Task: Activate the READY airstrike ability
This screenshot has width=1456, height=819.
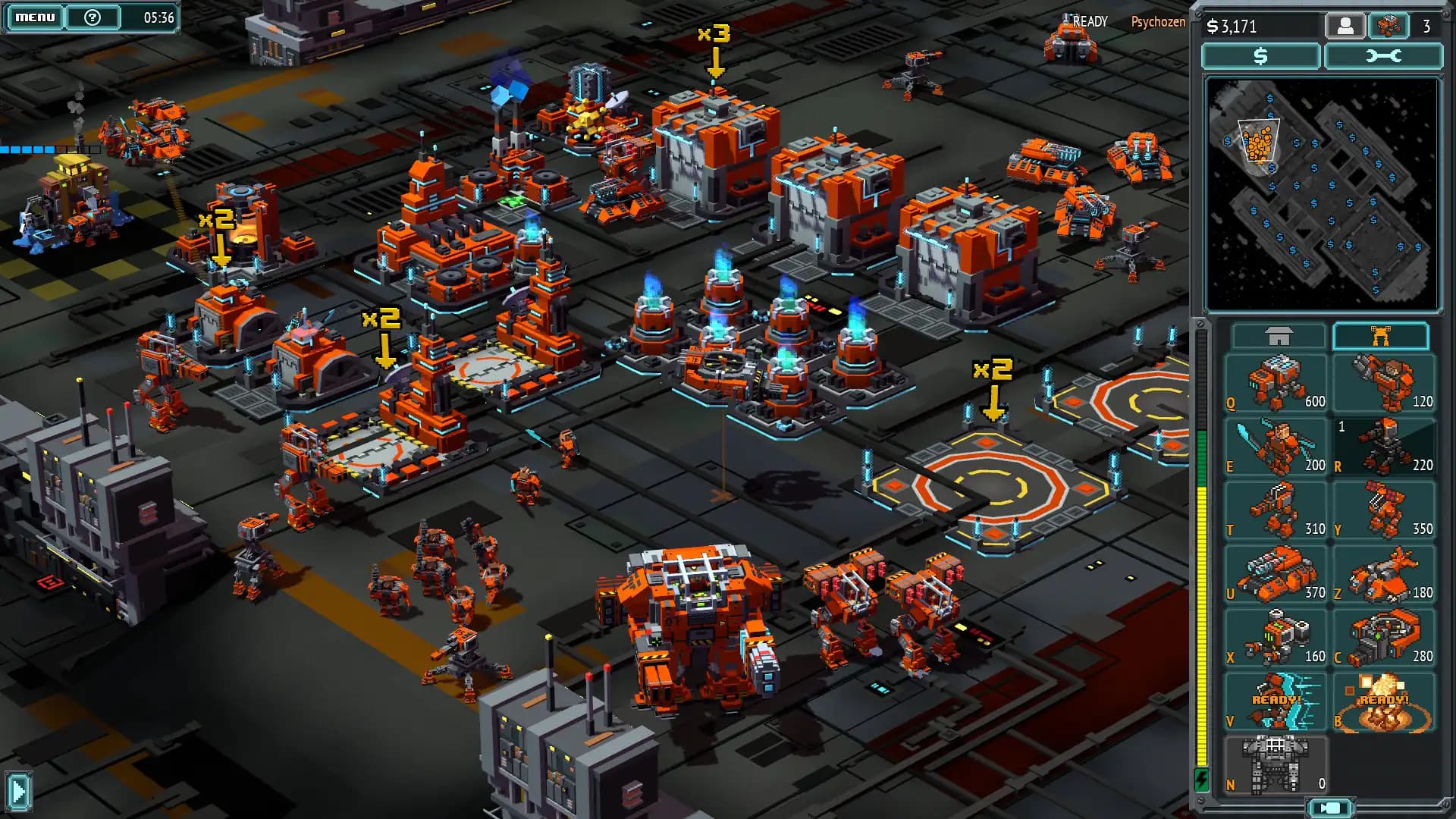Action: click(1382, 701)
